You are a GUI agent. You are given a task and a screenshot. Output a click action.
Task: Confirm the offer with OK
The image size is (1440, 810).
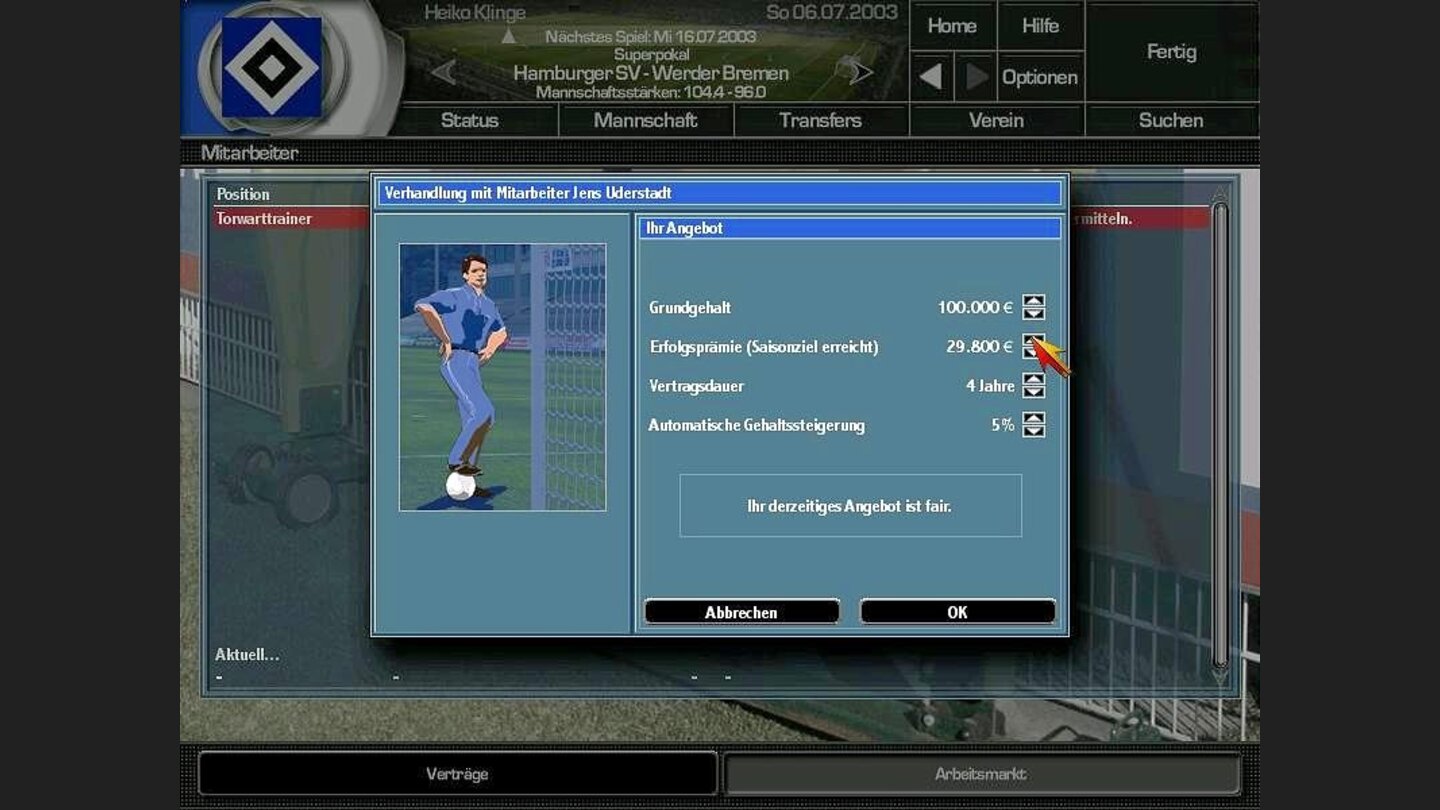956,611
